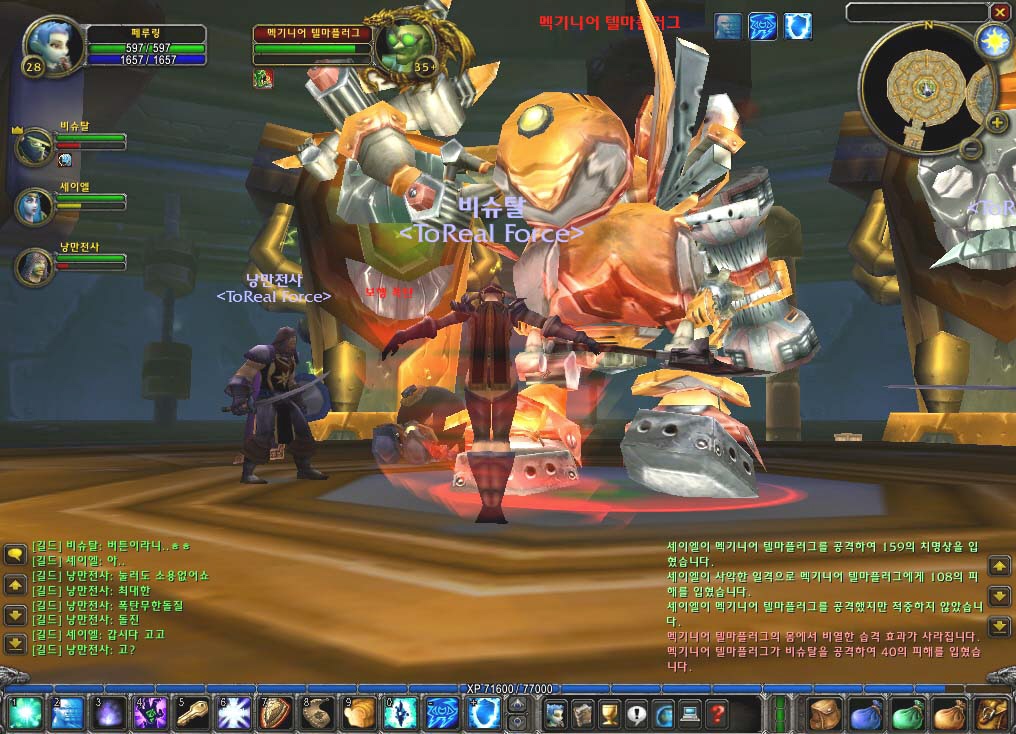Target party member 비슈탈
This screenshot has width=1016, height=734.
(x=36, y=146)
